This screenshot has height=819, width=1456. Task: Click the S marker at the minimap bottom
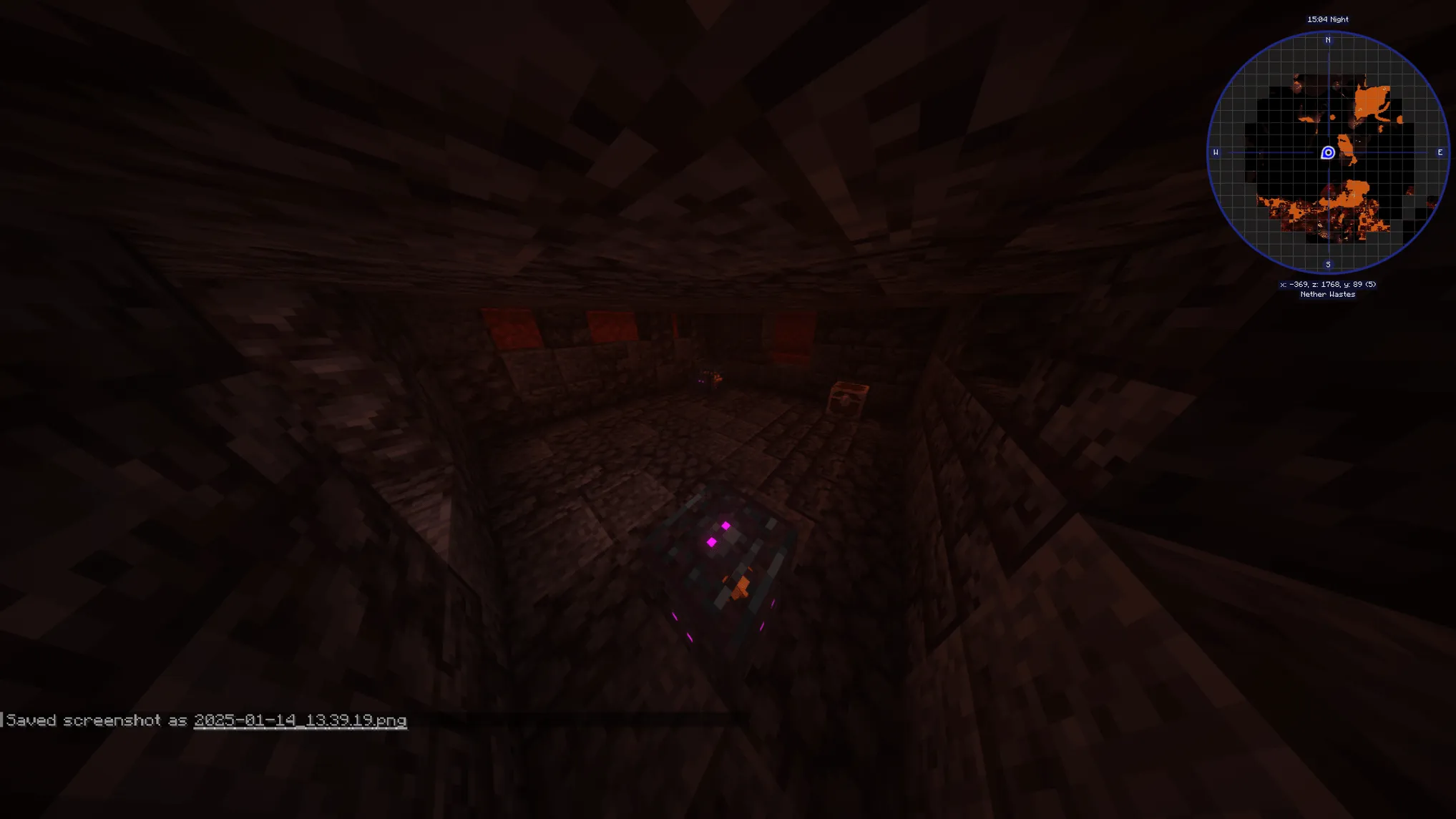tap(1328, 263)
